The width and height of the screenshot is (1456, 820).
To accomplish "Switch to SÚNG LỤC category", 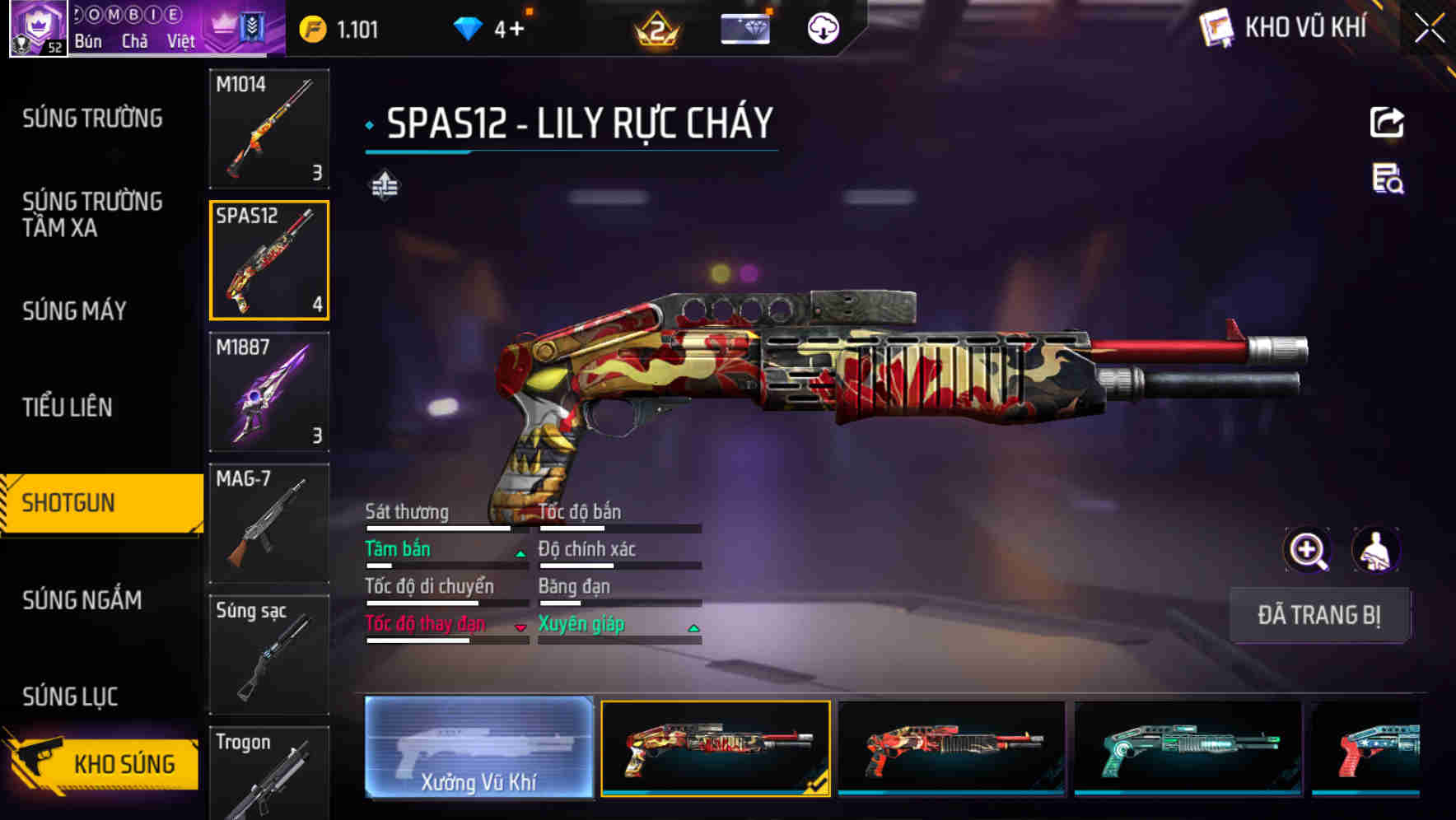I will (x=70, y=697).
